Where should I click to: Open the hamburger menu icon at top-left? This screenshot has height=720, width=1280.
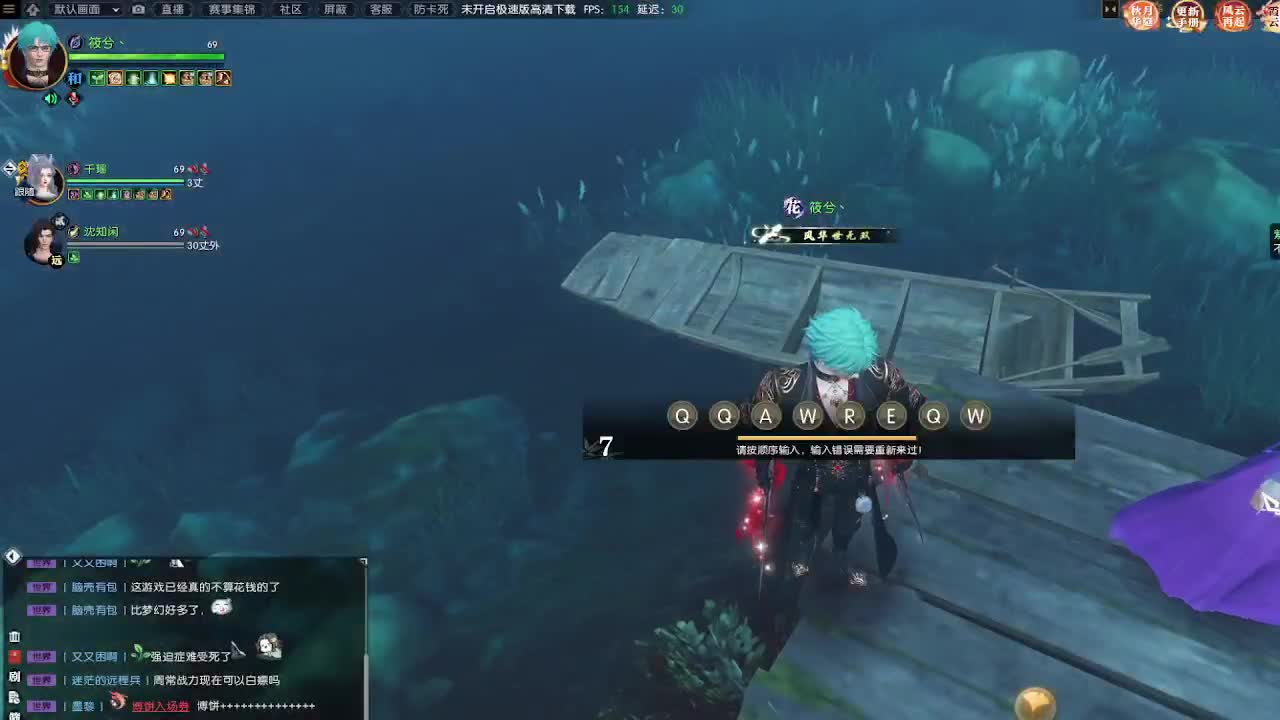pos(8,9)
